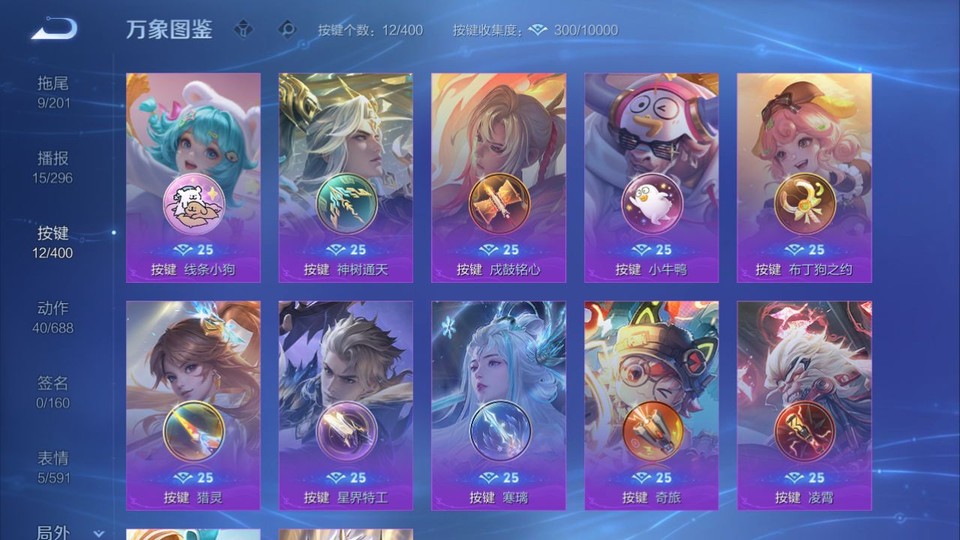The width and height of the screenshot is (960, 540).
Task: Select the 按键 category tab
Action: [x=53, y=241]
